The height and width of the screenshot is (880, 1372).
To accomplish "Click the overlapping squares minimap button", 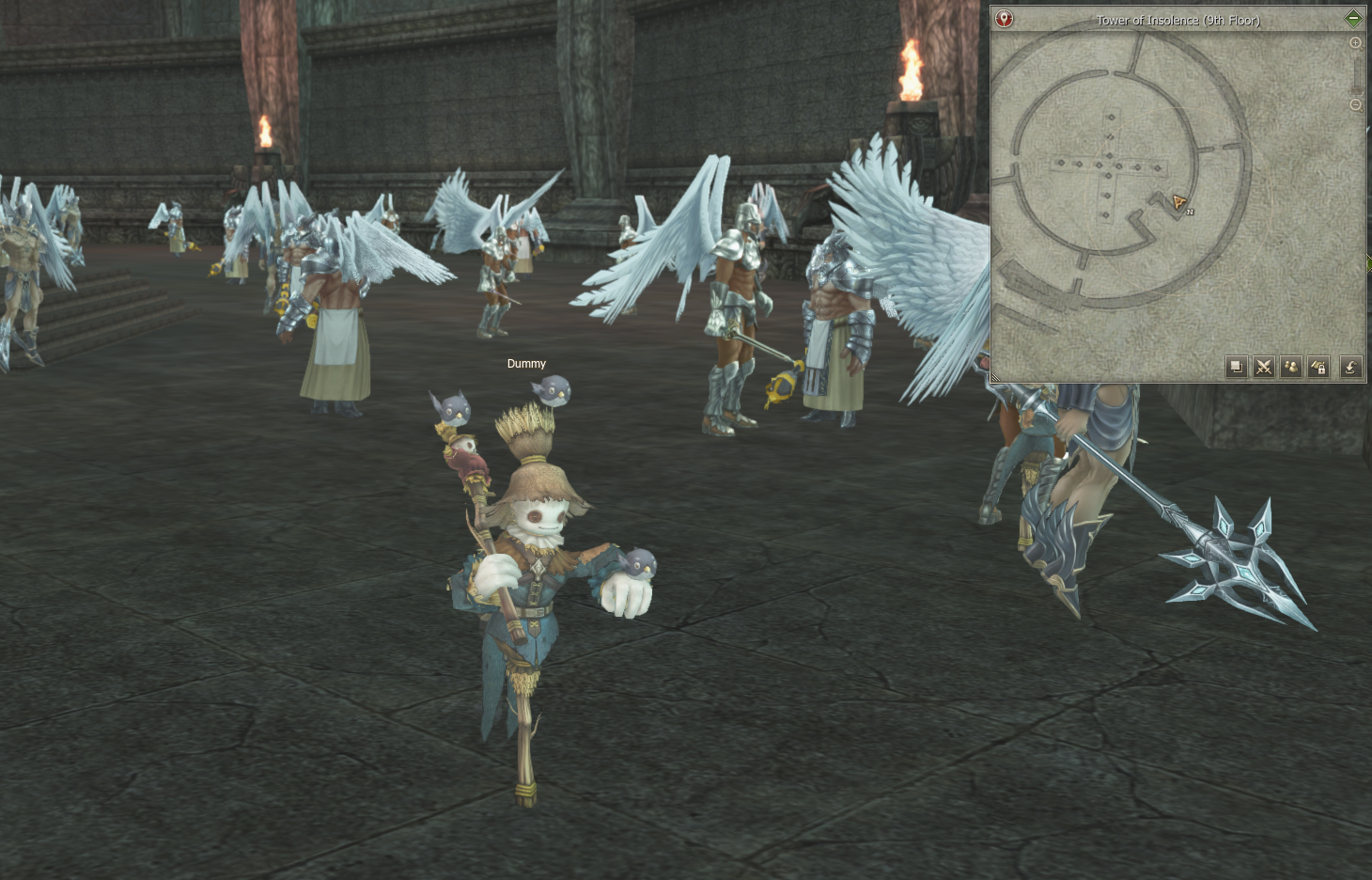I will [1237, 367].
